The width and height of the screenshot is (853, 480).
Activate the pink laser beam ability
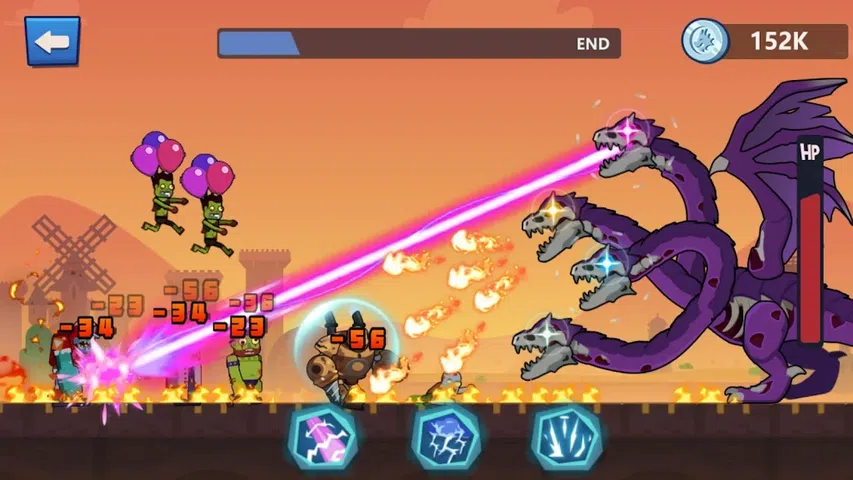[x=323, y=438]
